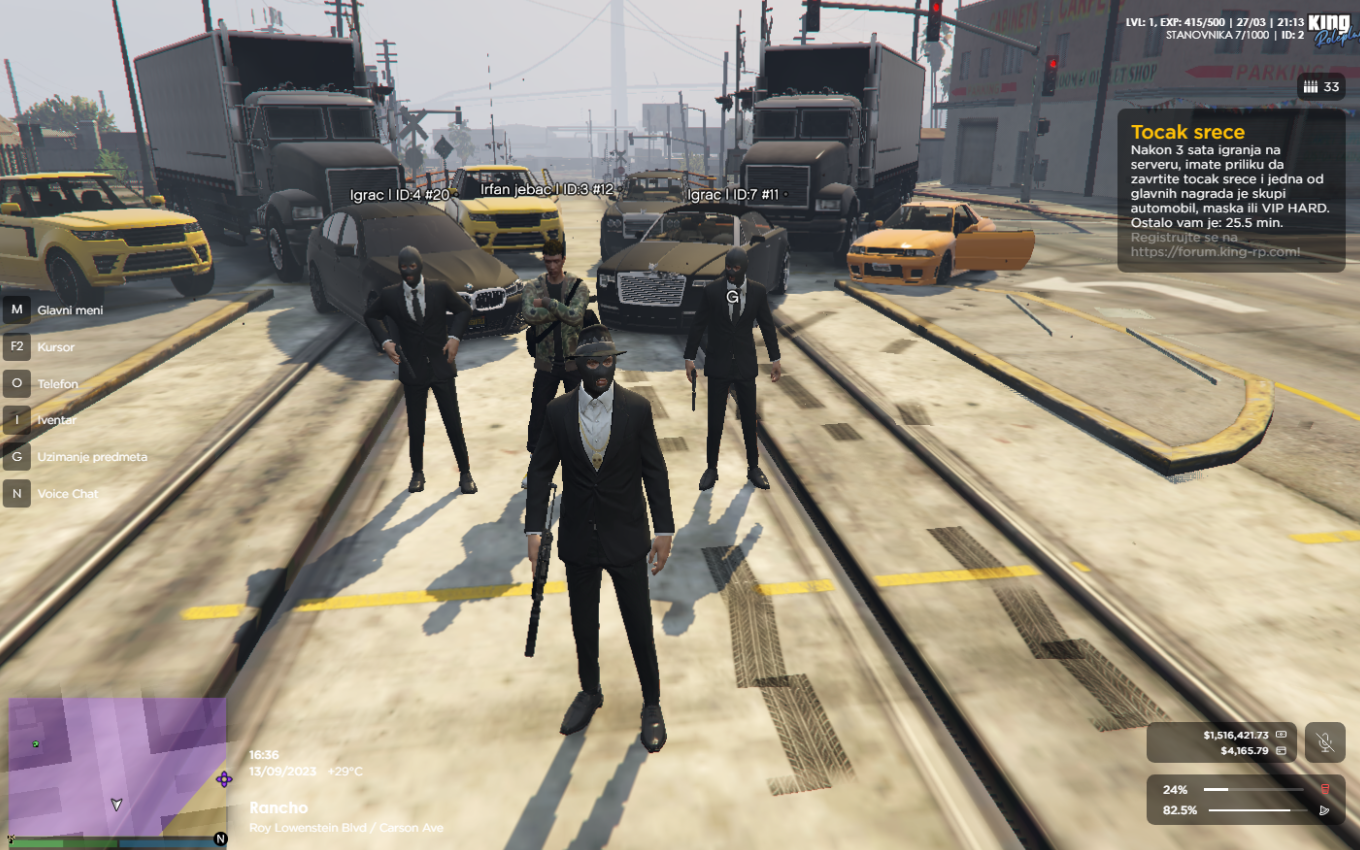Screen dimensions: 1360x850
Task: Open the forum.king-rp.com registration link
Action: click(1216, 252)
